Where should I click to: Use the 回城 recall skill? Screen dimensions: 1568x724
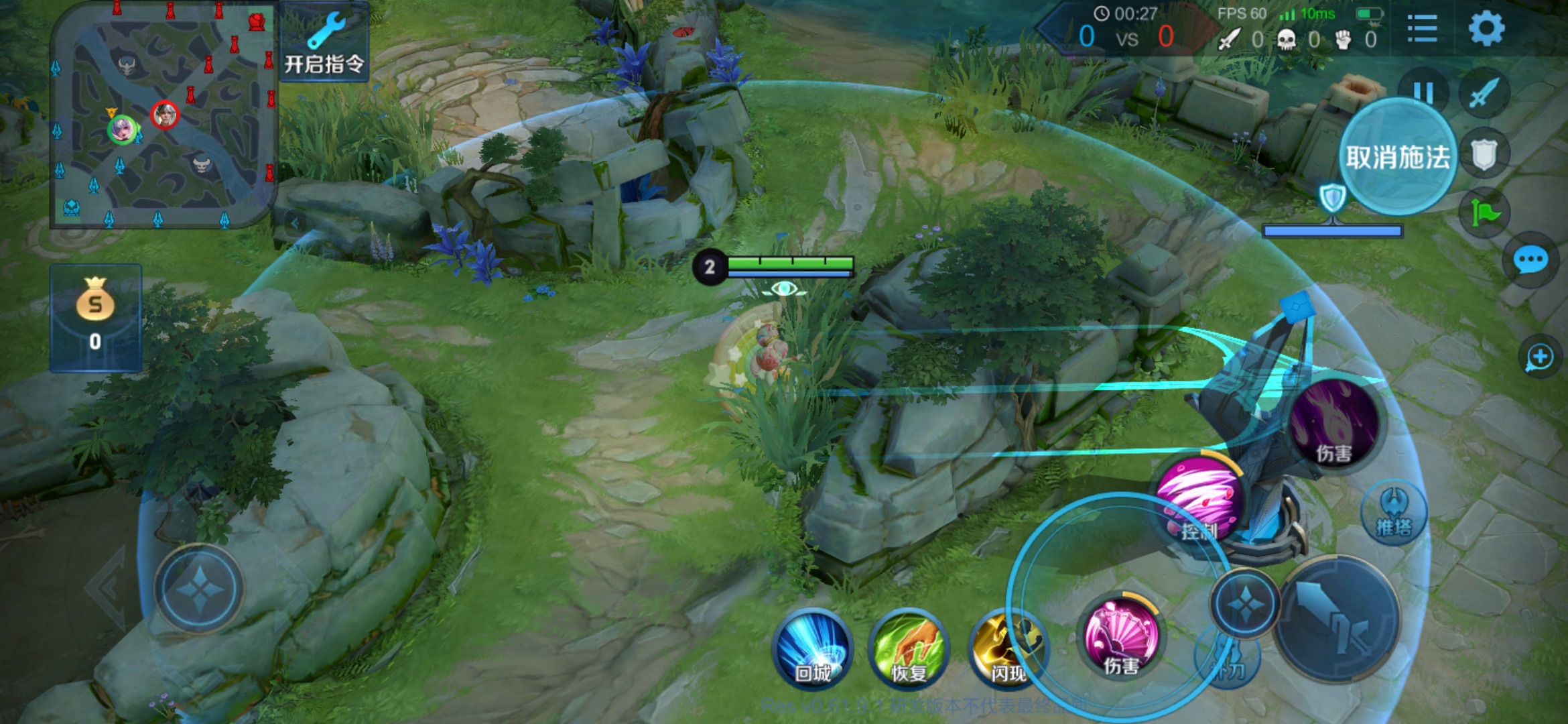(x=813, y=649)
